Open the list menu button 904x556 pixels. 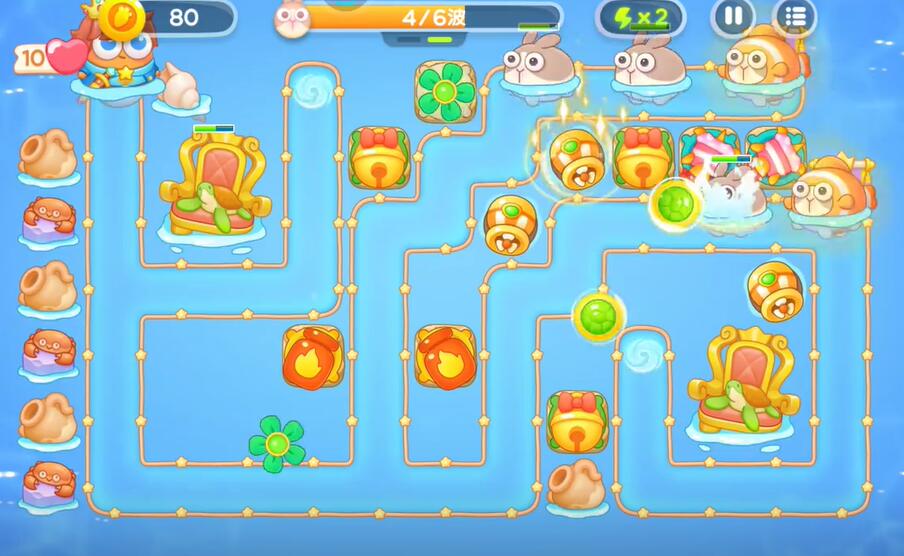(795, 17)
